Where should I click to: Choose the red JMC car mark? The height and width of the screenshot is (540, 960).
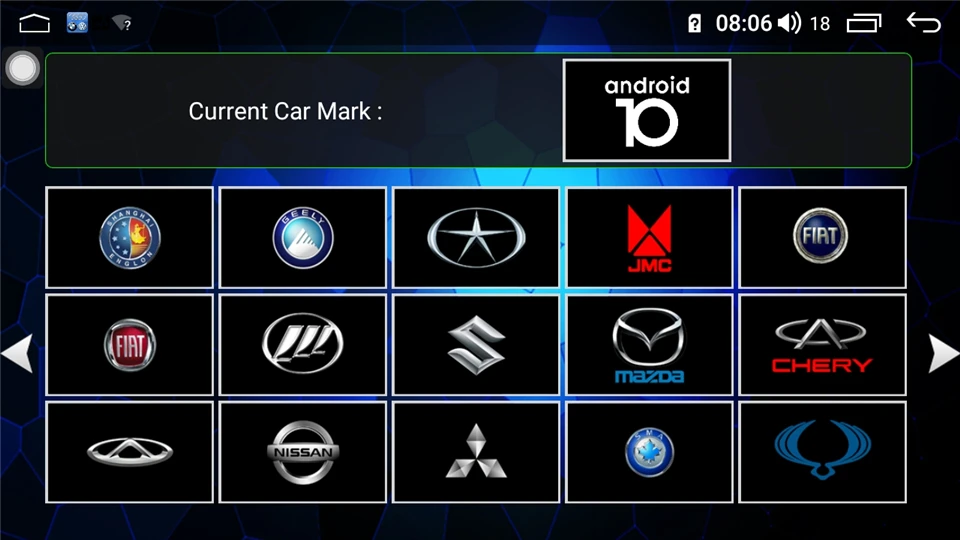pyautogui.click(x=649, y=238)
